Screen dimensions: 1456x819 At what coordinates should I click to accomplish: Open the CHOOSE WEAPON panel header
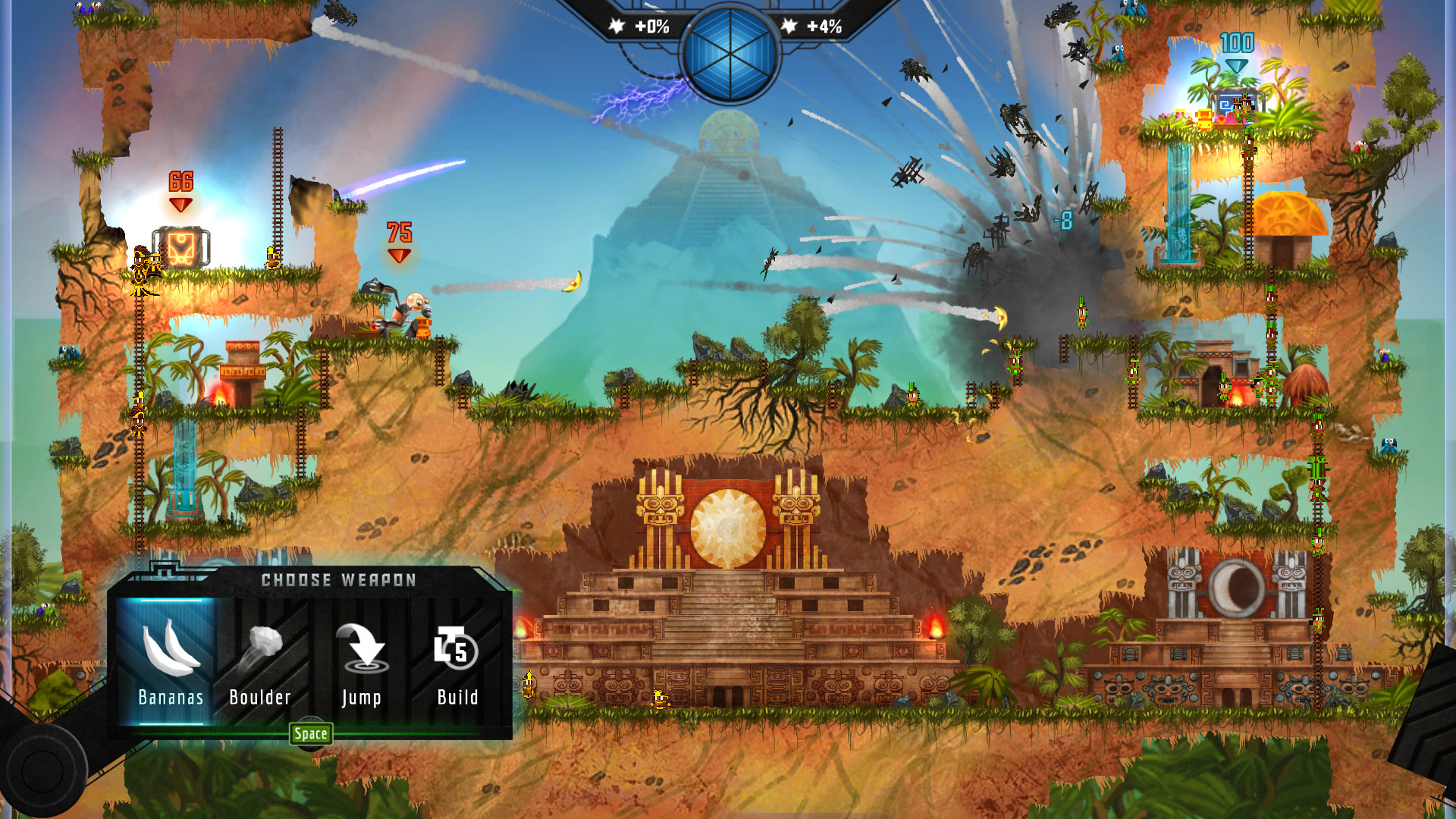337,580
